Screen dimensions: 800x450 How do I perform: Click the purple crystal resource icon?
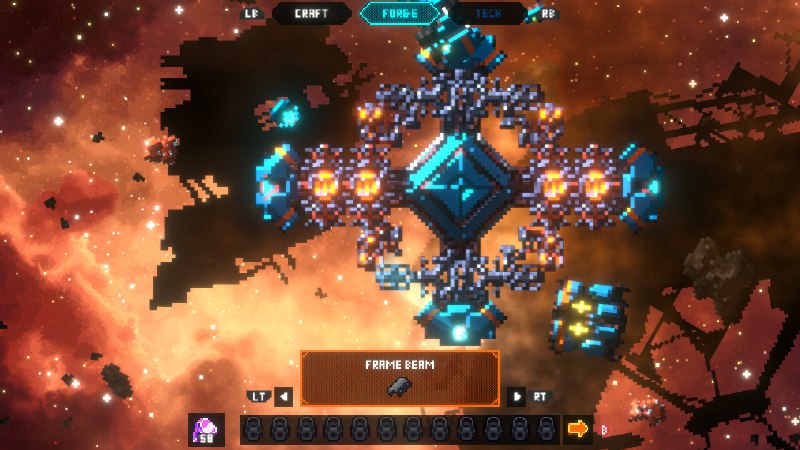click(206, 429)
